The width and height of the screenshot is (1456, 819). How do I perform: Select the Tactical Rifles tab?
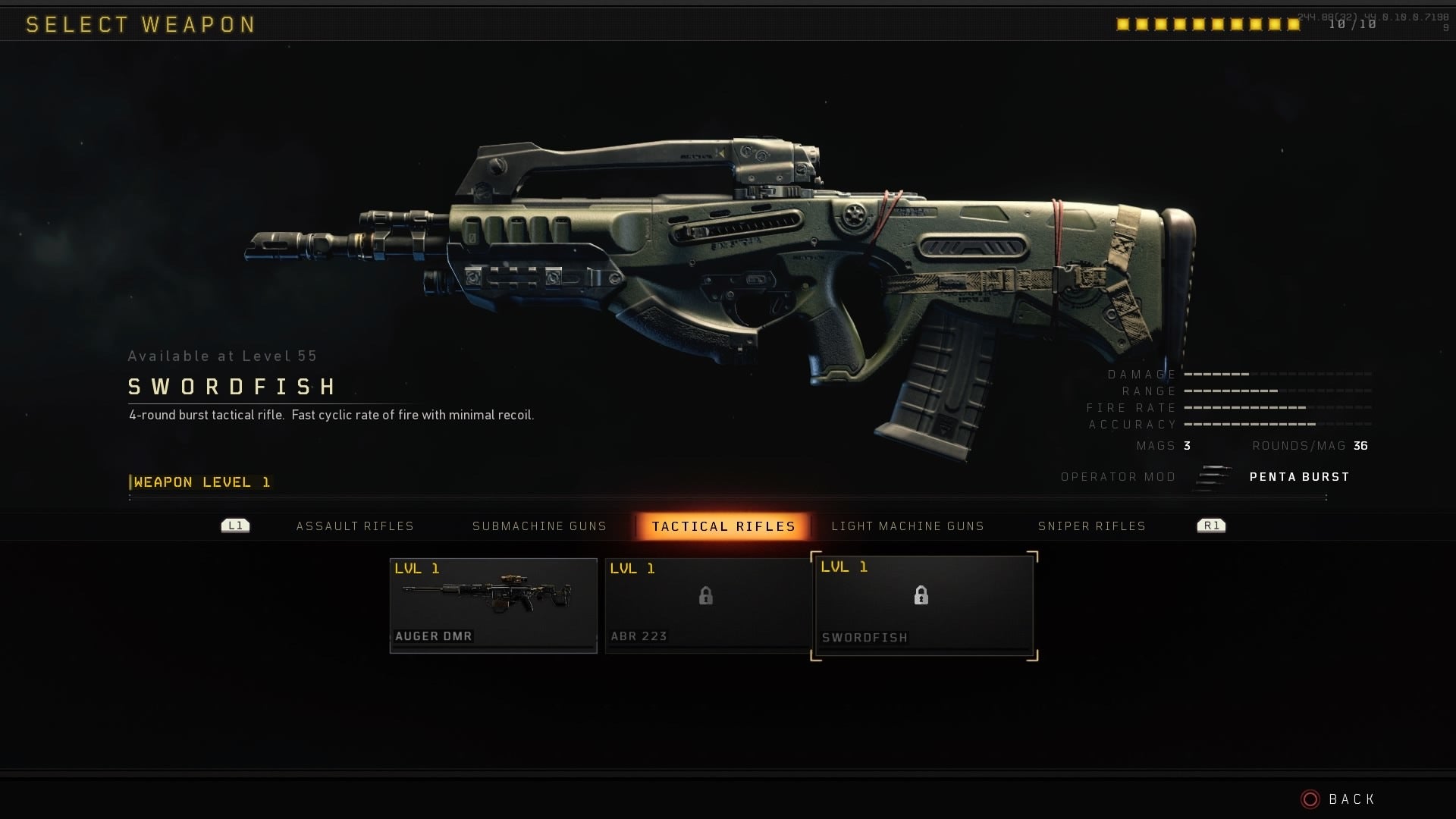click(723, 526)
